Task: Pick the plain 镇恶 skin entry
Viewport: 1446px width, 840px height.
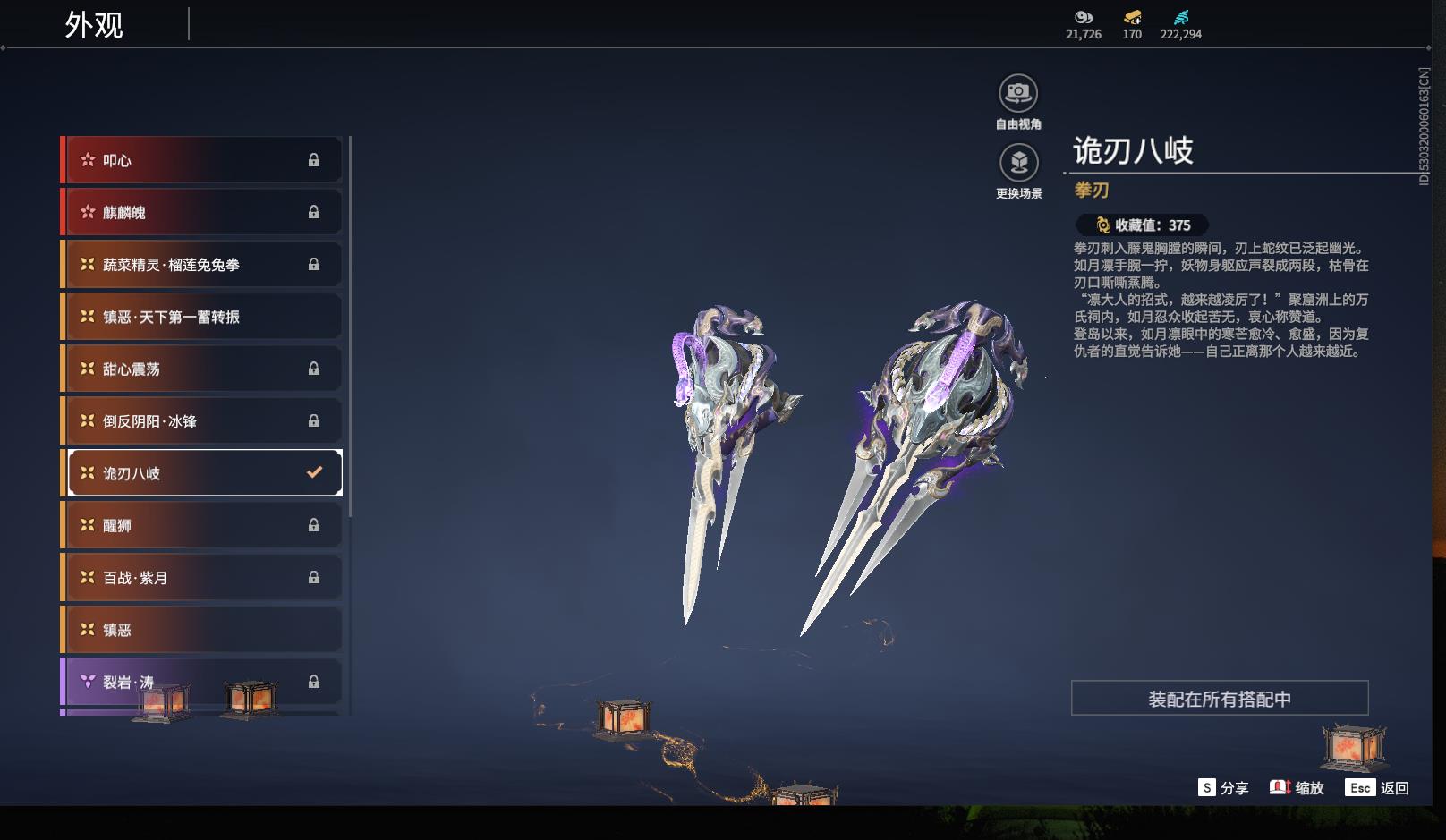Action: pos(202,630)
